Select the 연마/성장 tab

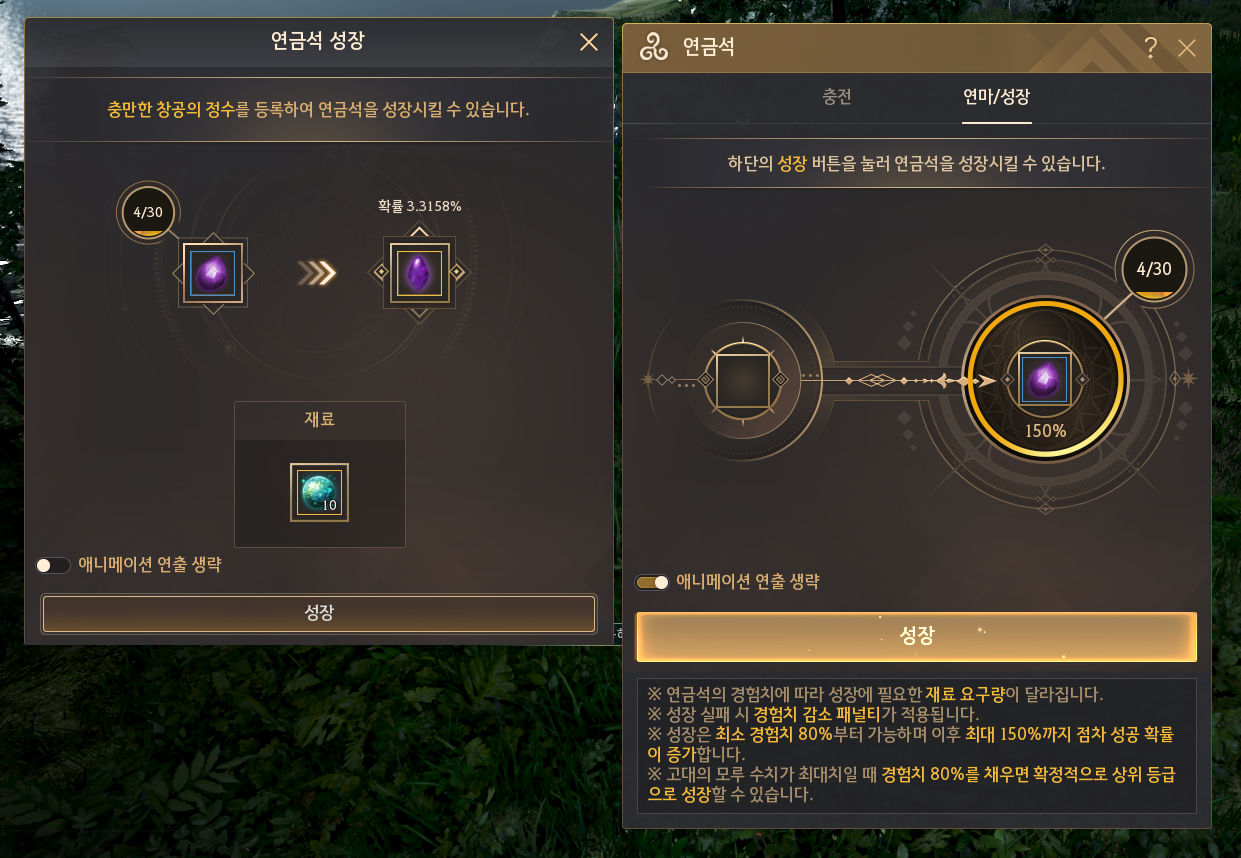click(x=996, y=98)
